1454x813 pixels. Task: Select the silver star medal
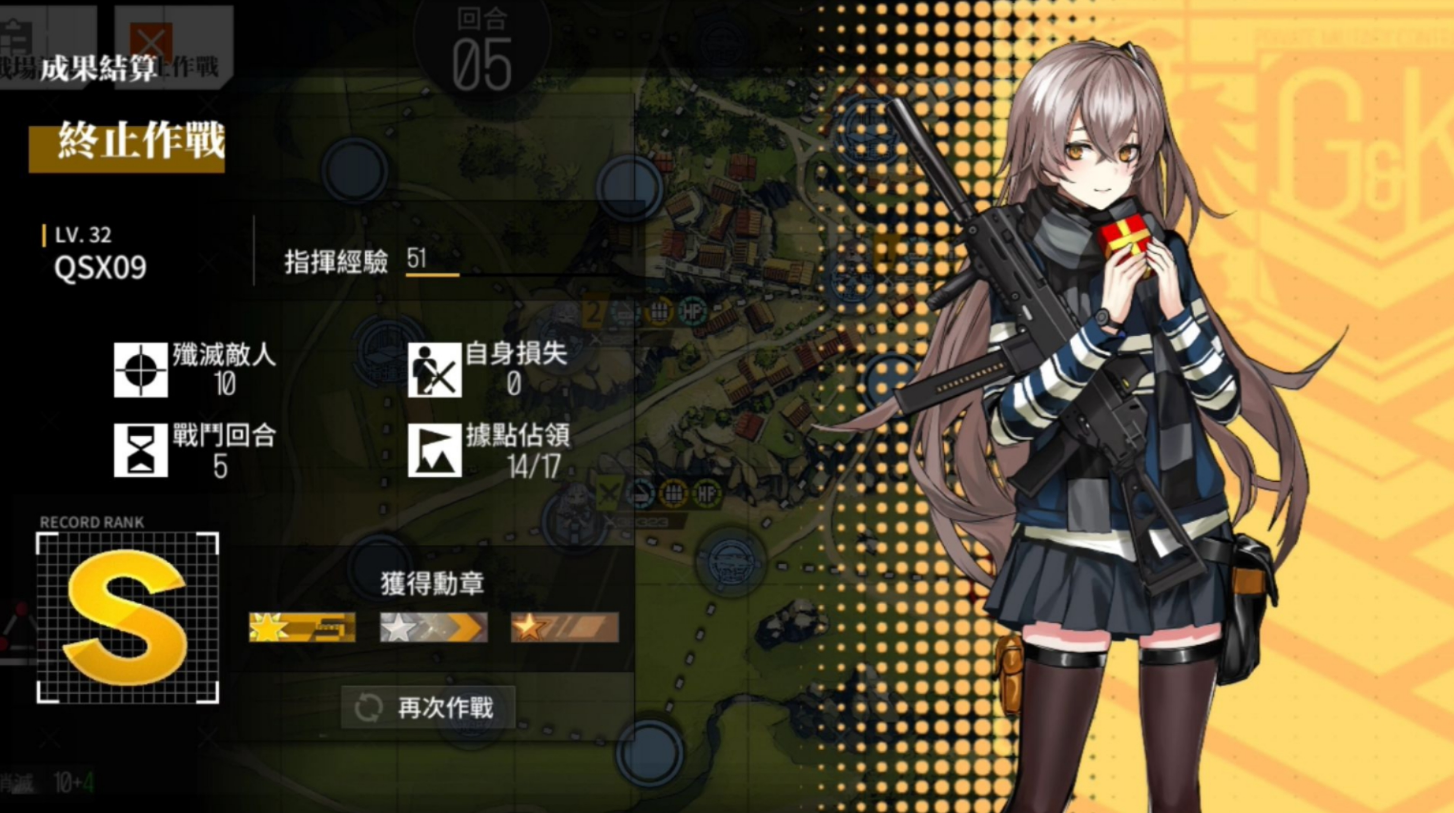(432, 625)
